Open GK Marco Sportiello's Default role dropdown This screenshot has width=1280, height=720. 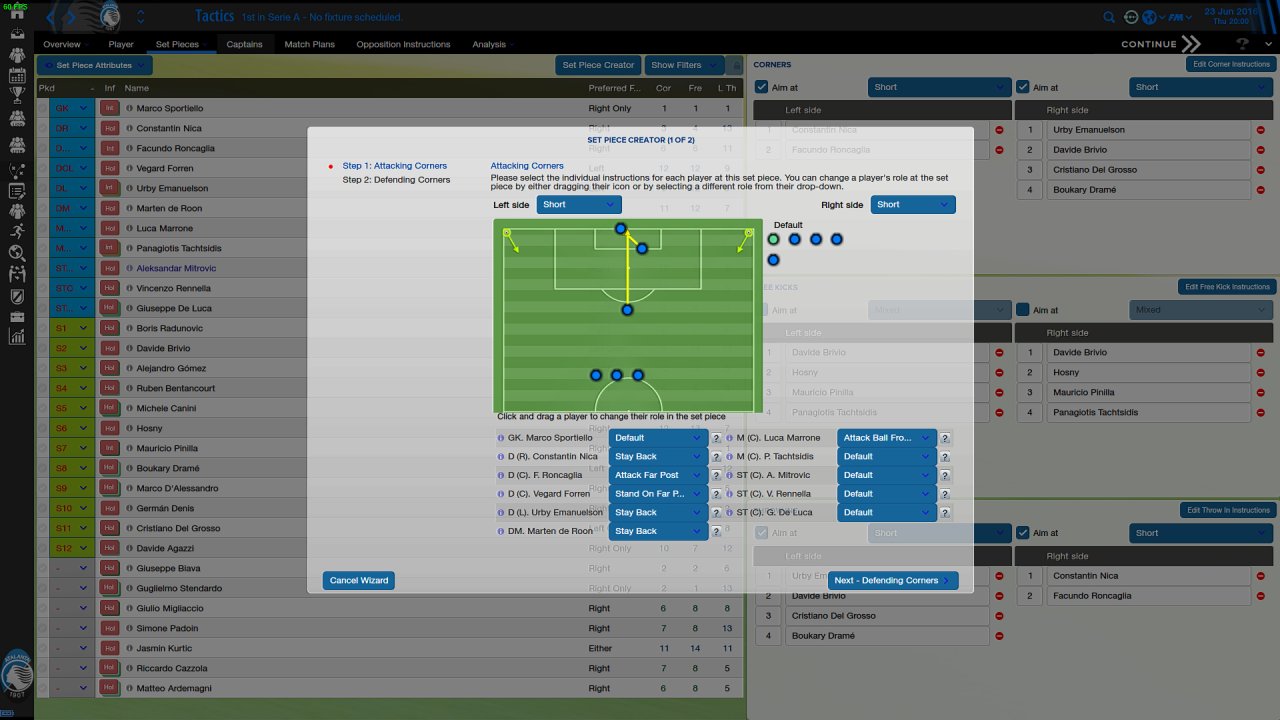[658, 438]
